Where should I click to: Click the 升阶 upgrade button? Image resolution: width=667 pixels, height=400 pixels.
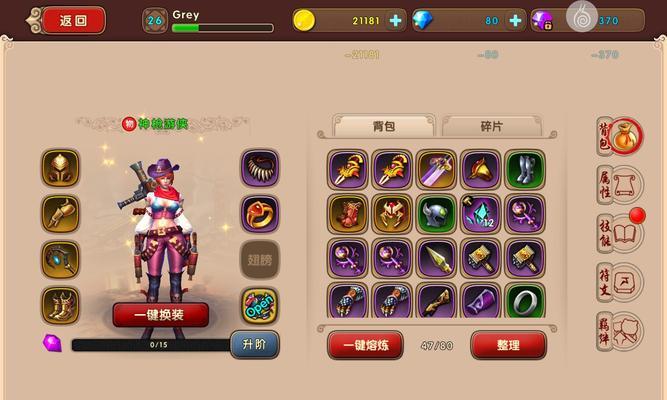pyautogui.click(x=254, y=345)
